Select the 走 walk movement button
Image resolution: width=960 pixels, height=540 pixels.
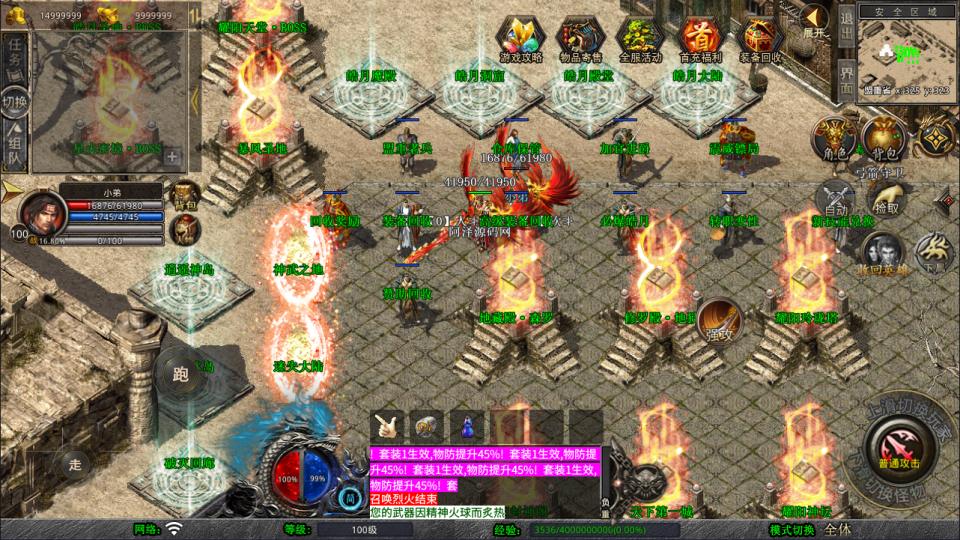click(x=76, y=464)
